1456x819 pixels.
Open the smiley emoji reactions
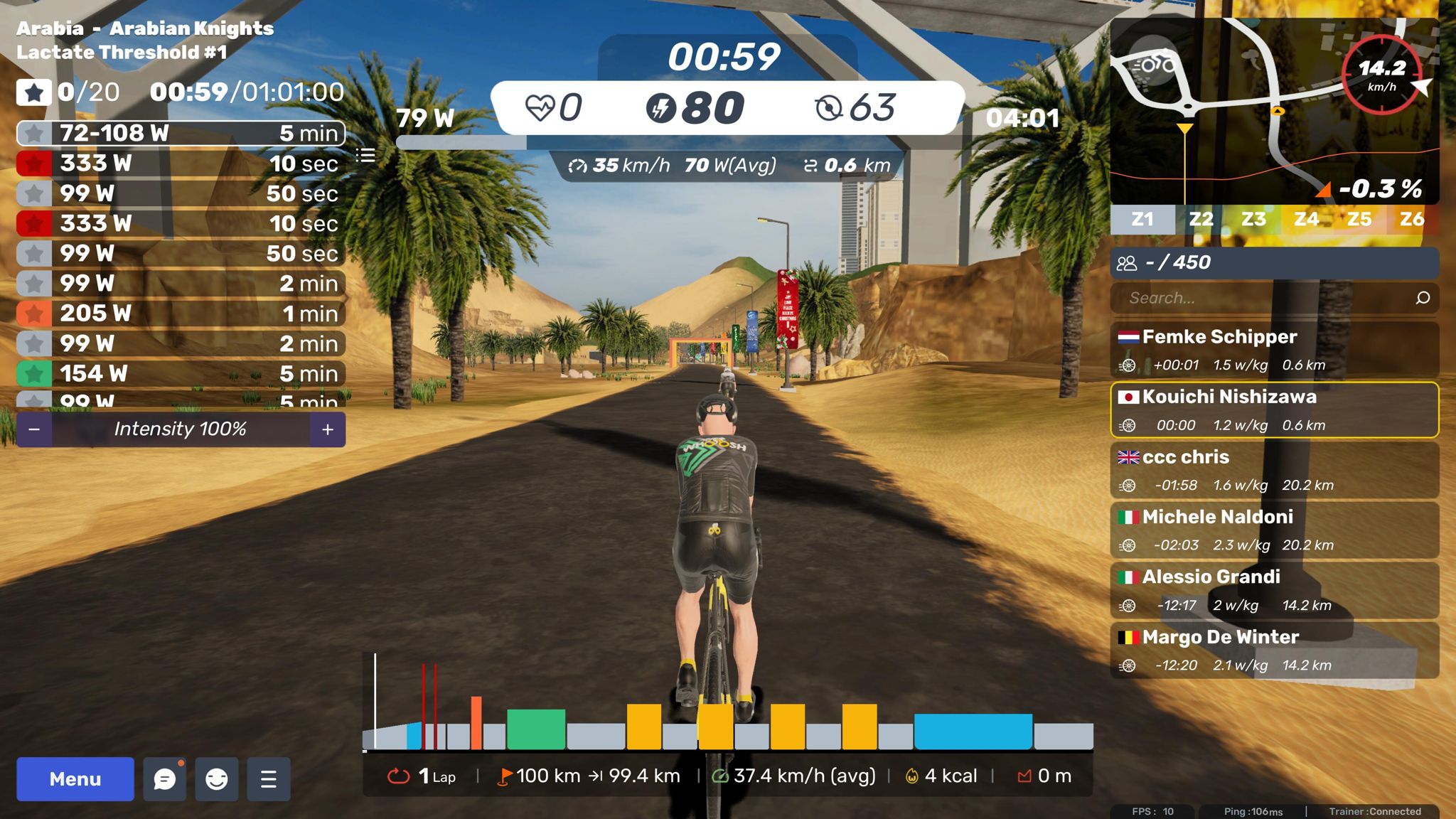[217, 779]
